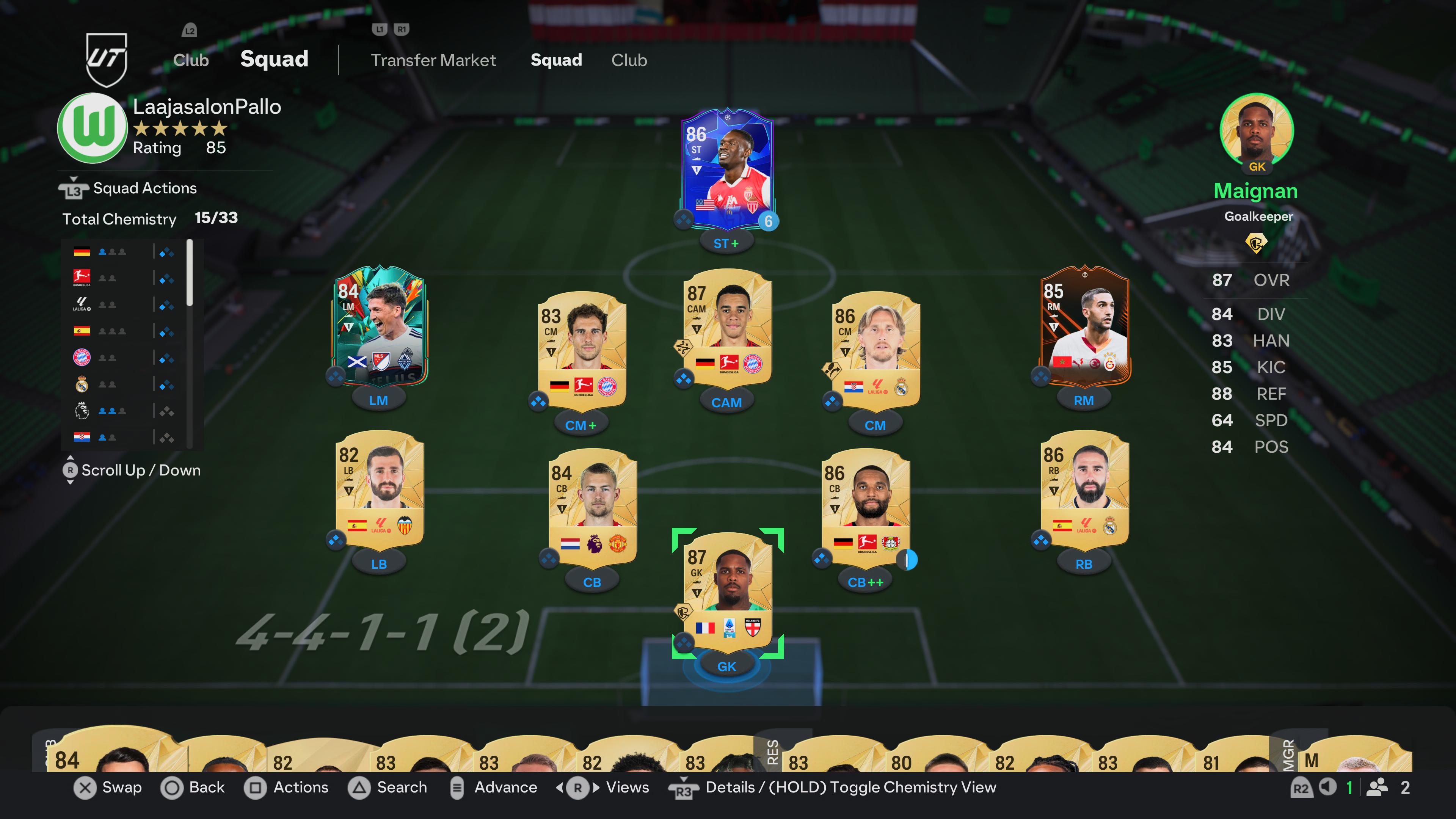Select the Club sub-tab beside Squad
Screen dimensions: 1456x819
629,60
